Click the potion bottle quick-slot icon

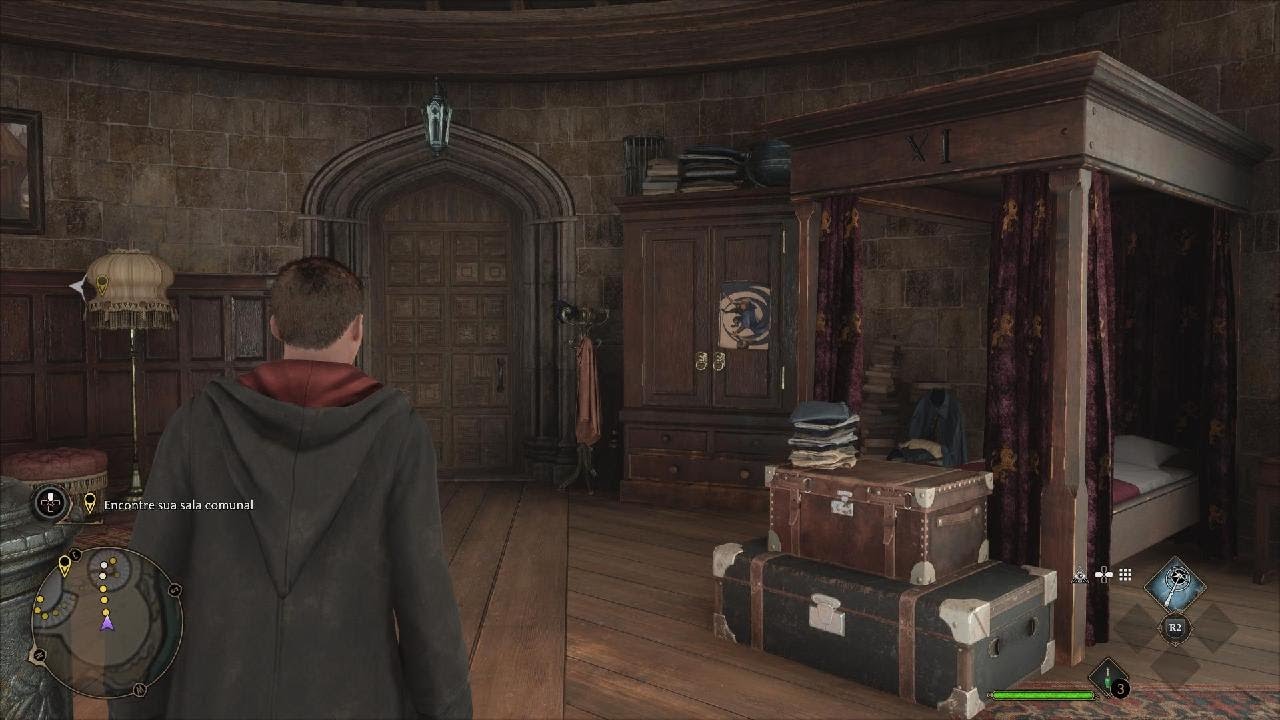tap(1108, 677)
